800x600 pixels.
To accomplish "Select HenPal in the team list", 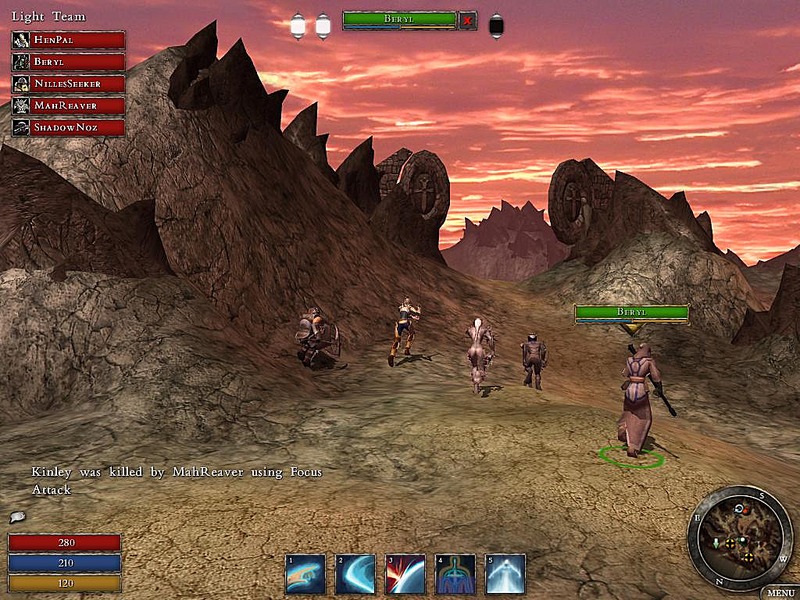I will (x=68, y=40).
